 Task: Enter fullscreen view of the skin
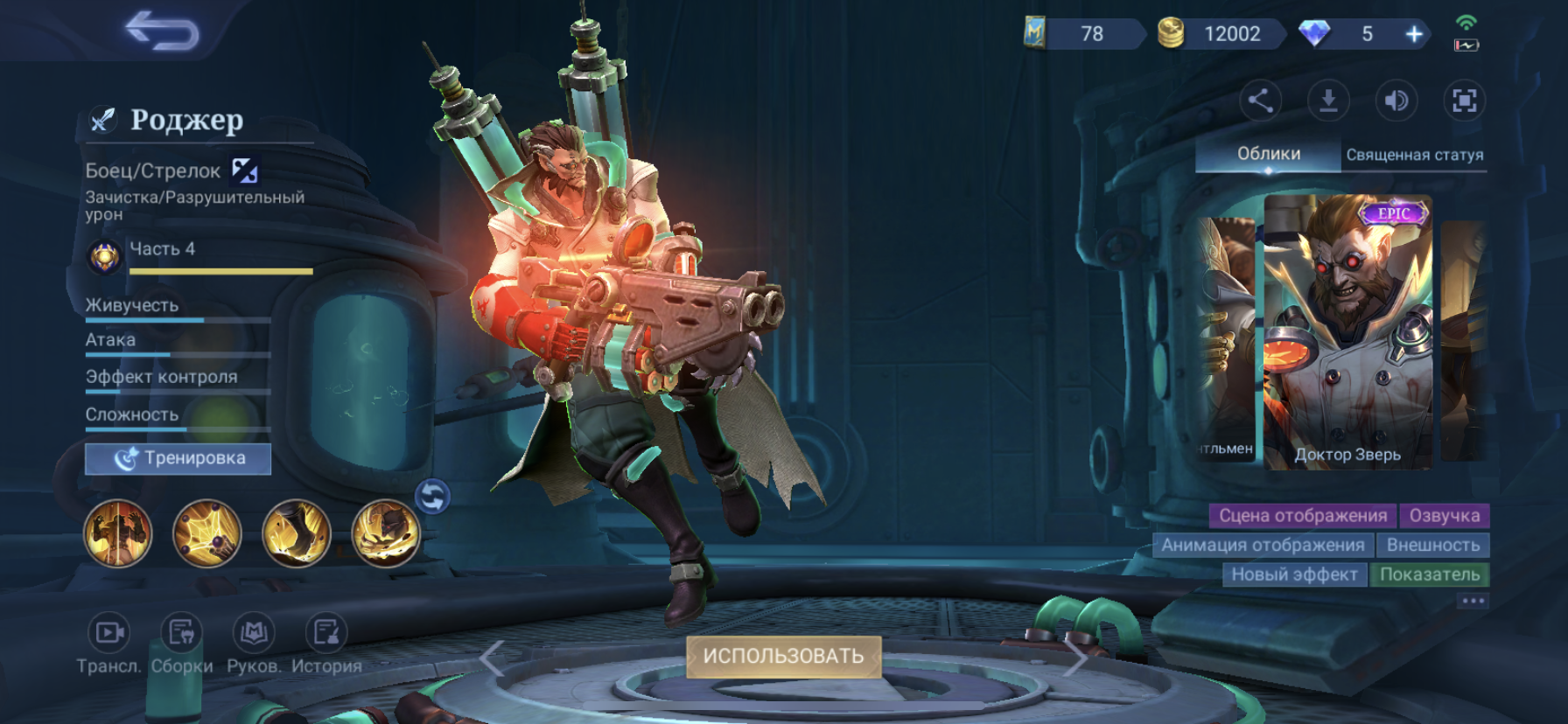pos(1464,101)
